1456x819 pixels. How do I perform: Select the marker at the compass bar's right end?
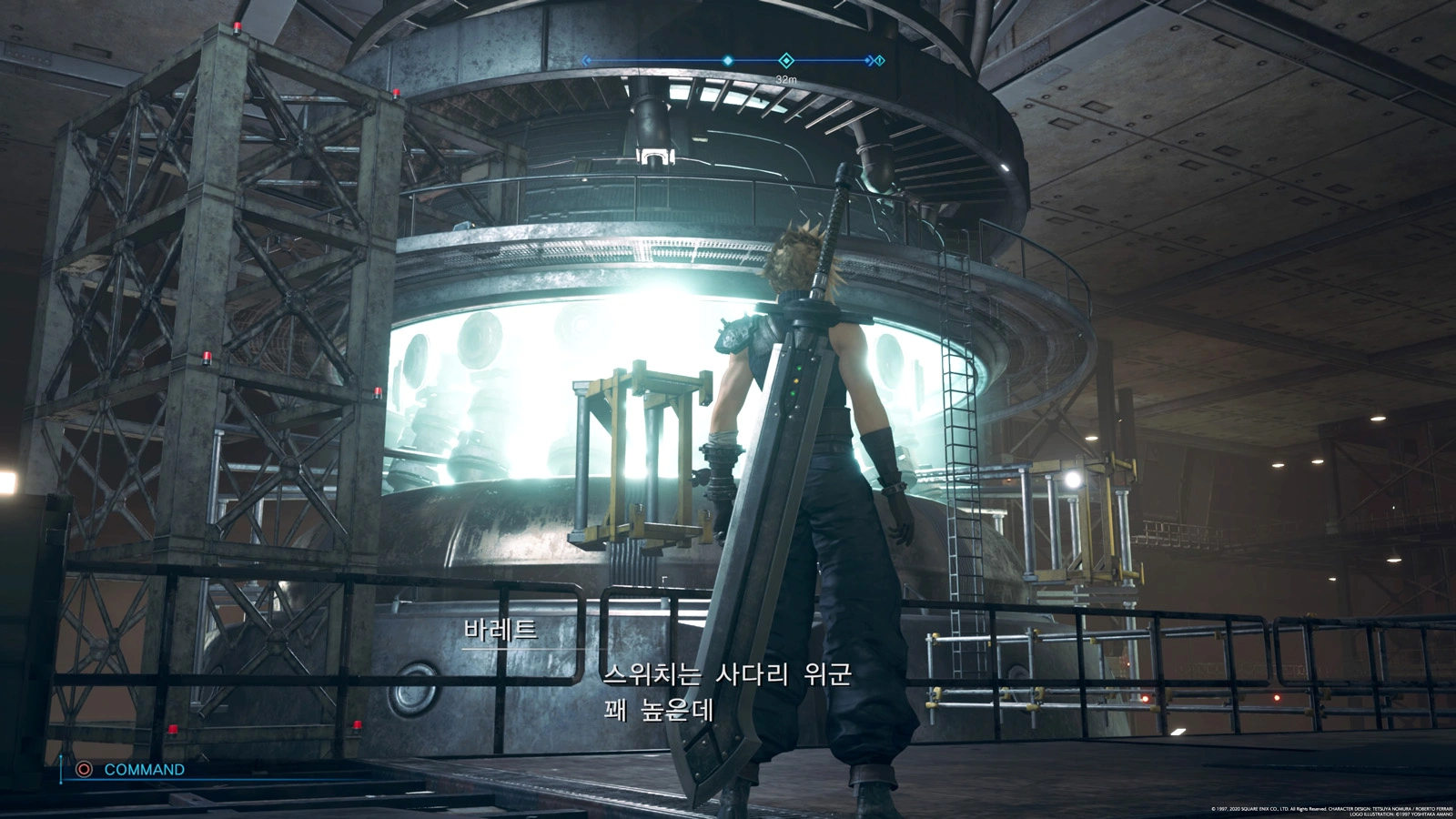[x=879, y=61]
